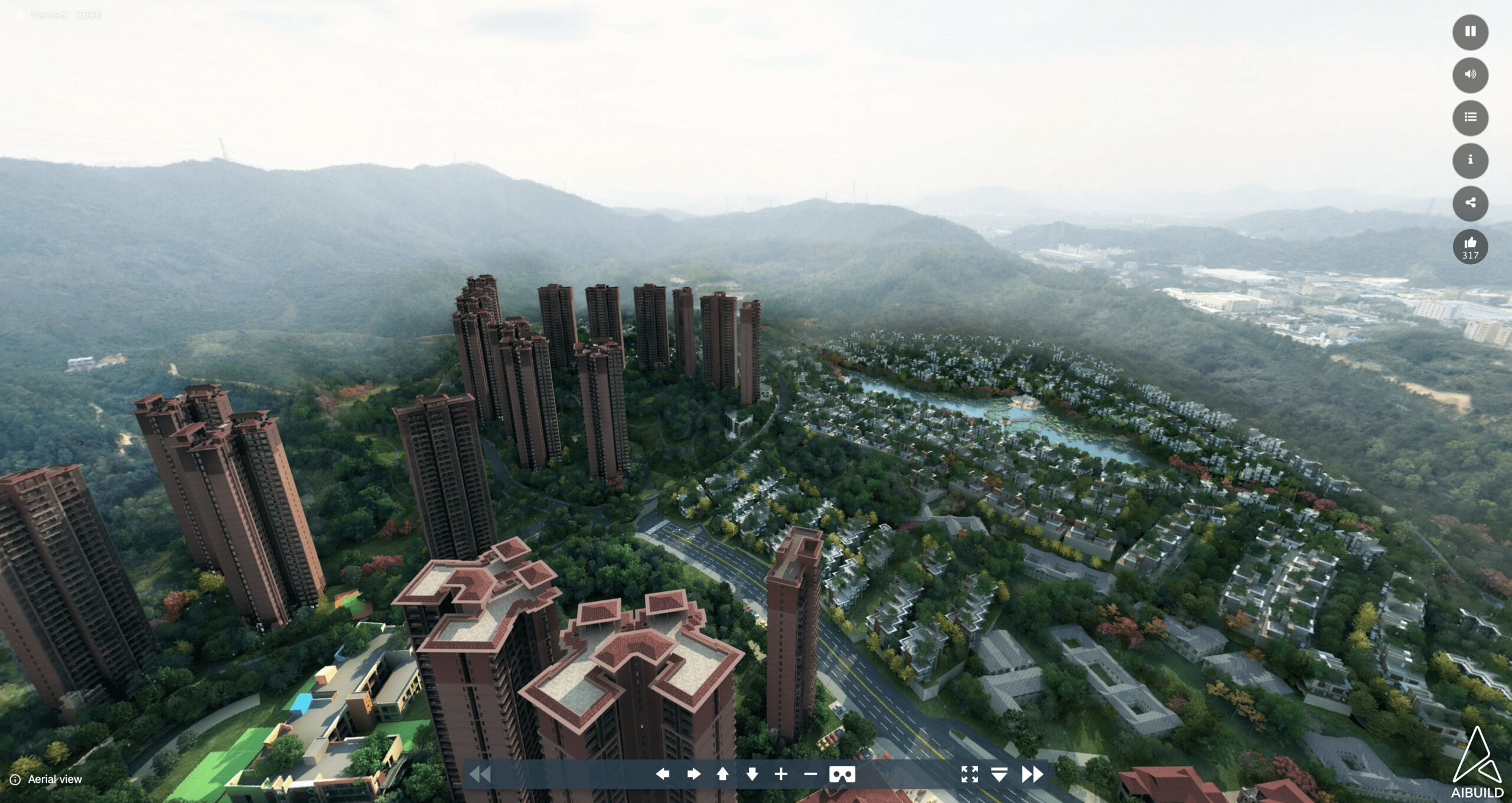Screen dimensions: 1512x803
Task: Pause the panorama auto-rotation
Action: click(x=1470, y=32)
